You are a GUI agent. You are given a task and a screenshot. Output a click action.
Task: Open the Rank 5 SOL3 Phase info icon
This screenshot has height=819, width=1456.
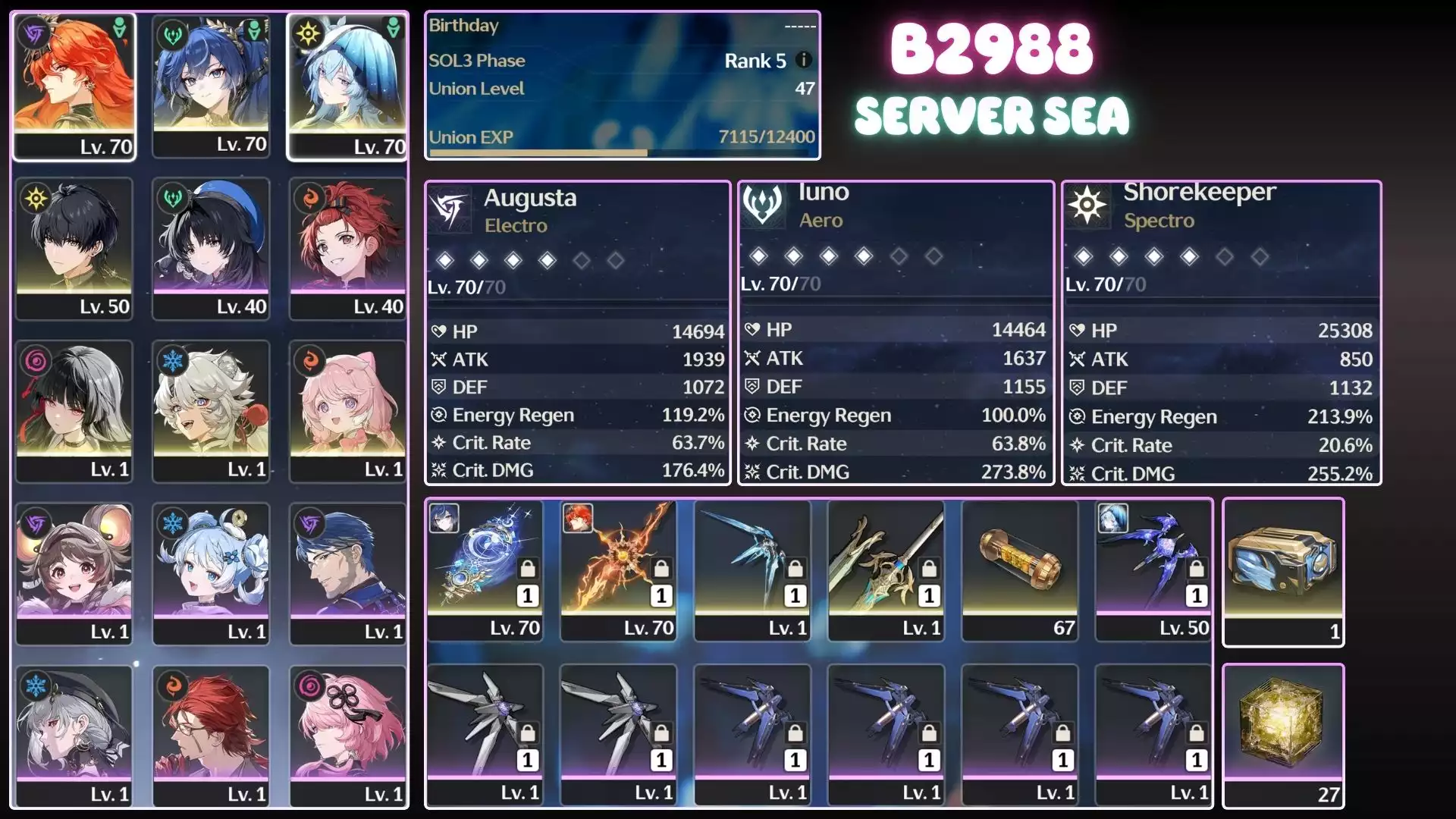click(803, 61)
